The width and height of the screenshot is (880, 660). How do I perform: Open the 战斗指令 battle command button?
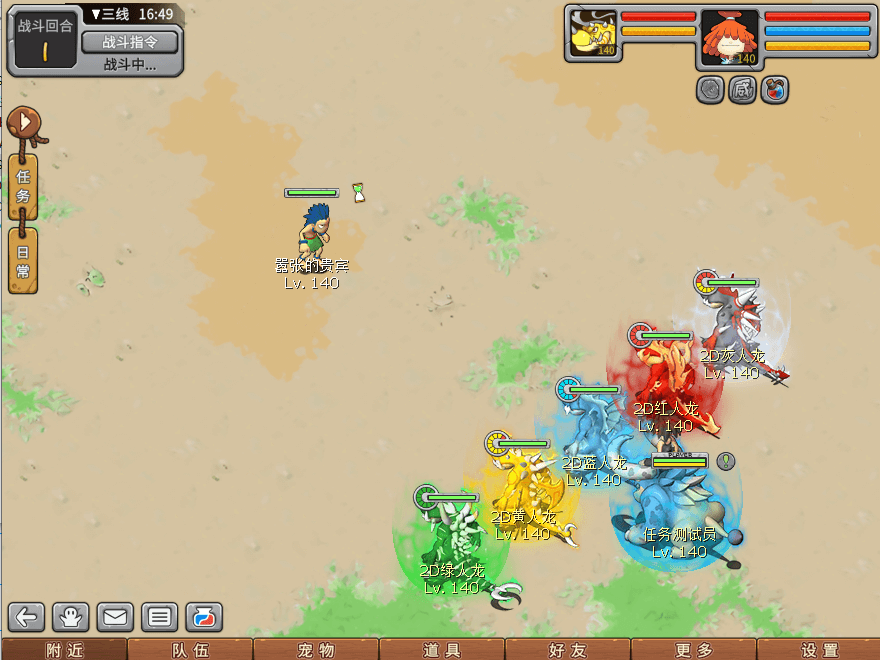point(129,41)
